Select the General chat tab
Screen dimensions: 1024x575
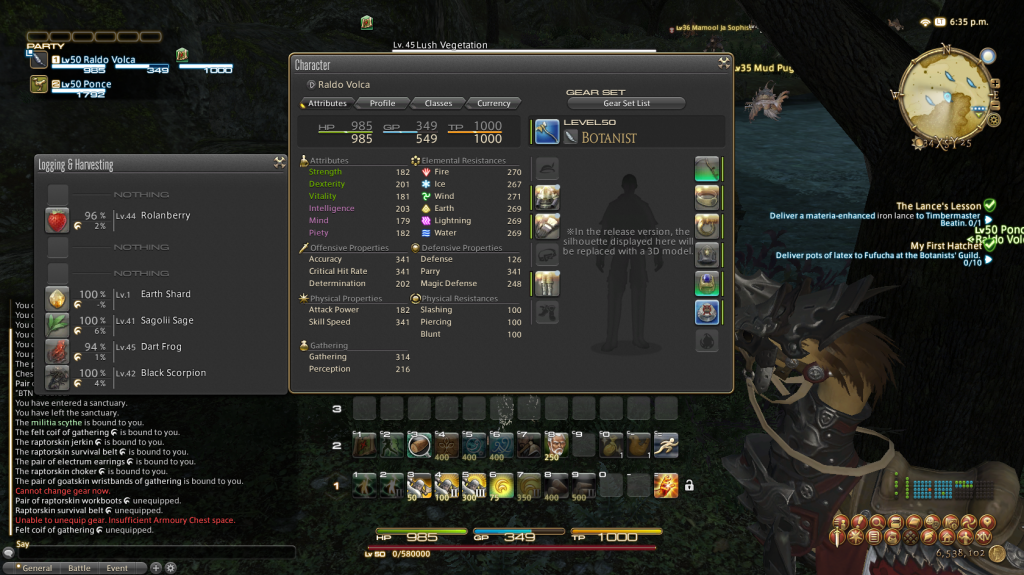[37, 568]
